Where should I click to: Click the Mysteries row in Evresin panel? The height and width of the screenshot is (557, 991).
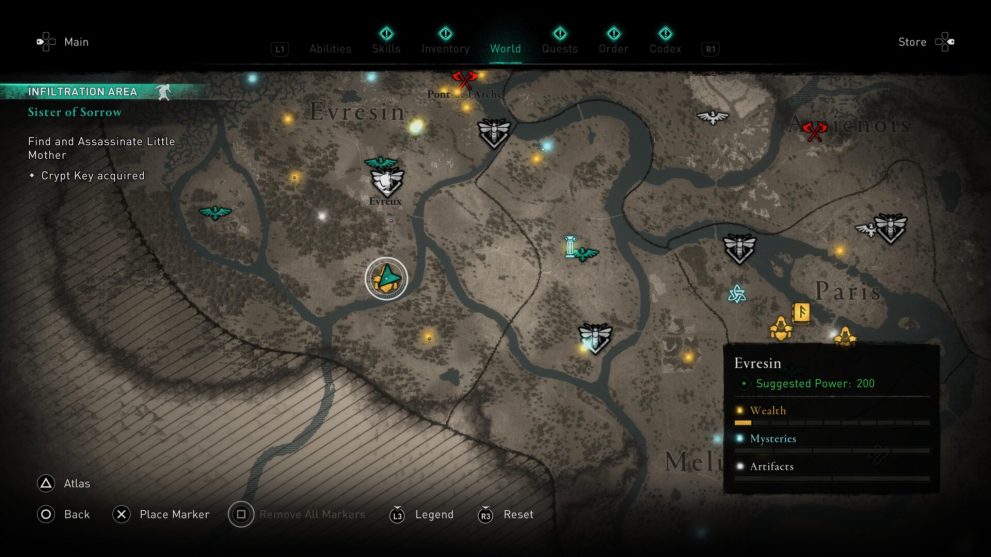[x=831, y=439]
